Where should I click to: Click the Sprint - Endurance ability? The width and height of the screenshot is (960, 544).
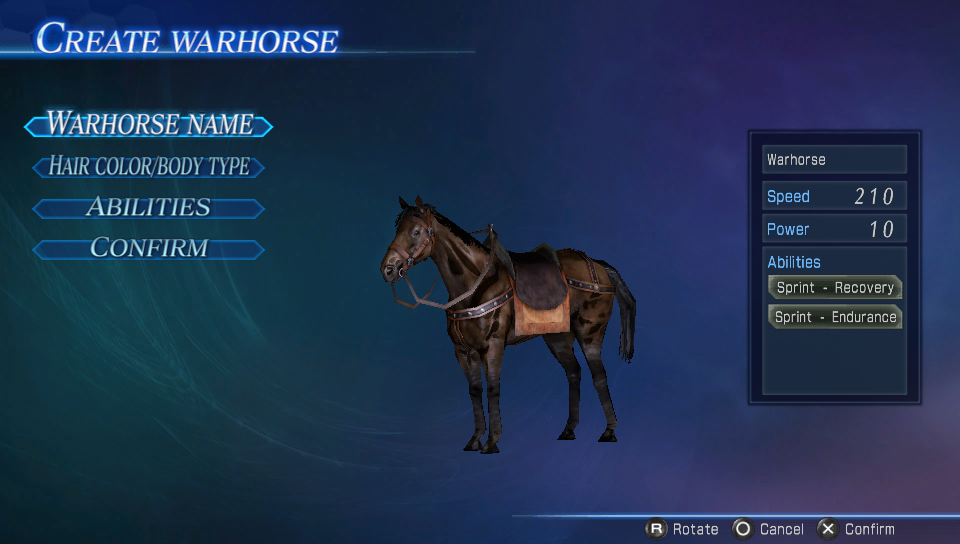(834, 317)
